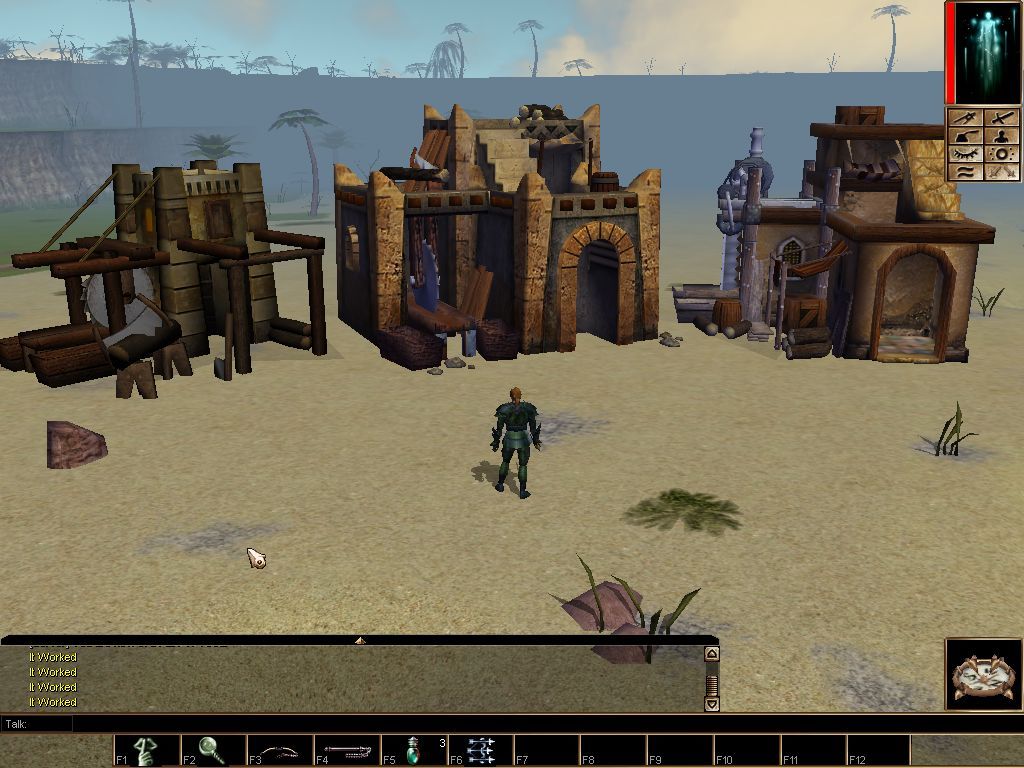Click the ring of dots icon button
The image size is (1024, 768).
(1002, 154)
